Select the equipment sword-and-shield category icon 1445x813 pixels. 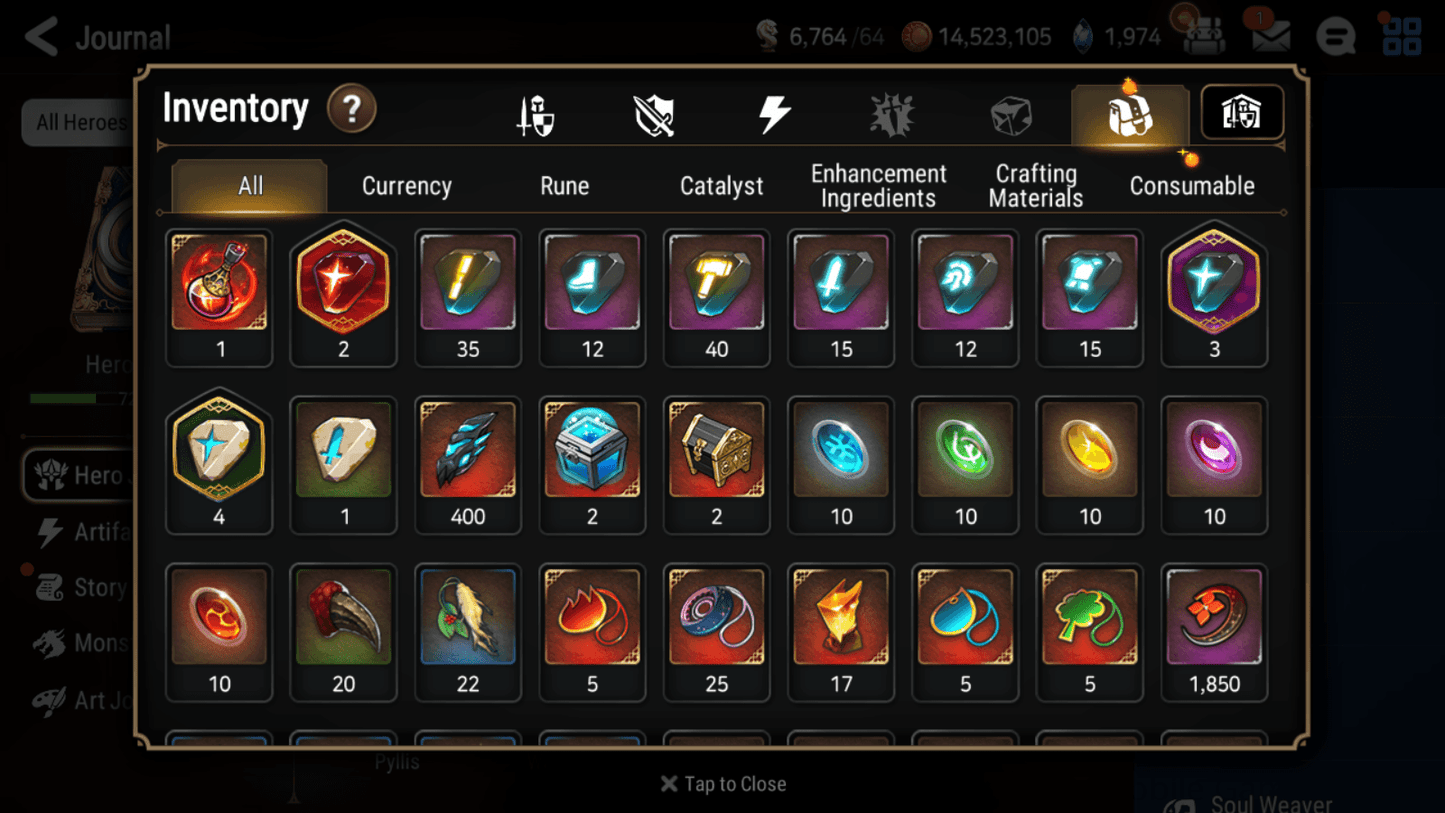(535, 113)
